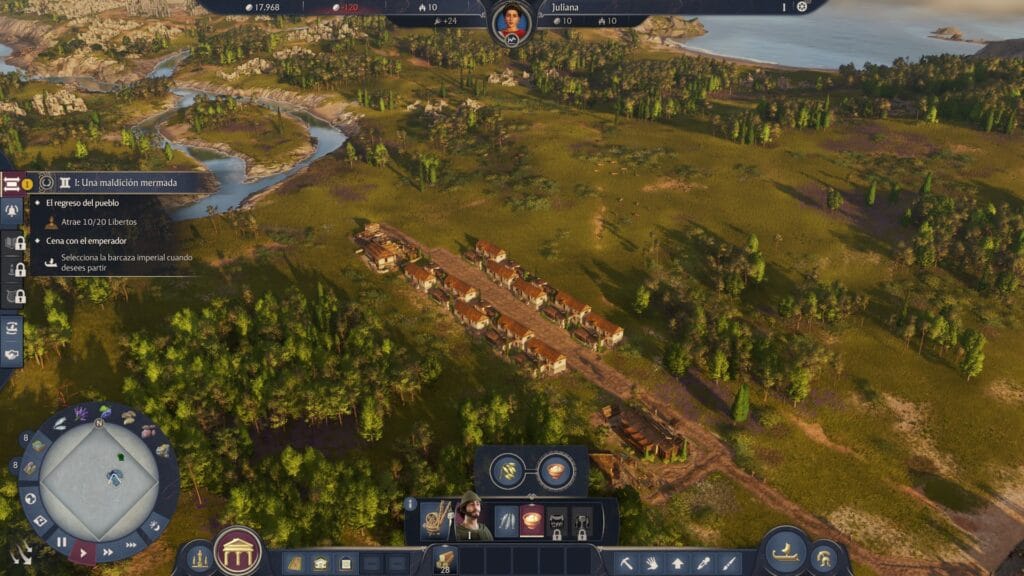Click the notification bell icon on left
1024x576 pixels.
pos(13,211)
